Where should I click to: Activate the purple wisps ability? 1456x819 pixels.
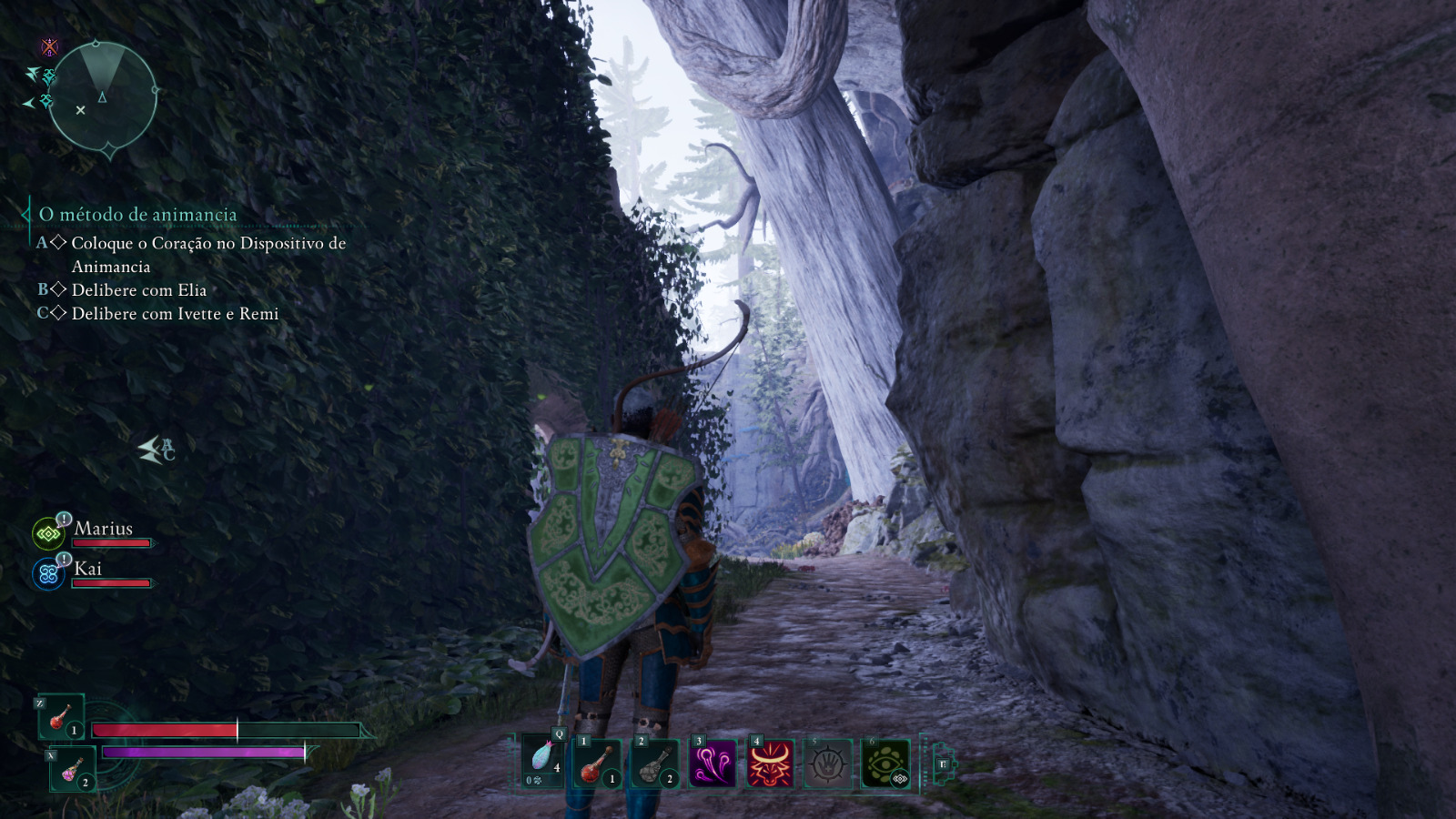(713, 763)
